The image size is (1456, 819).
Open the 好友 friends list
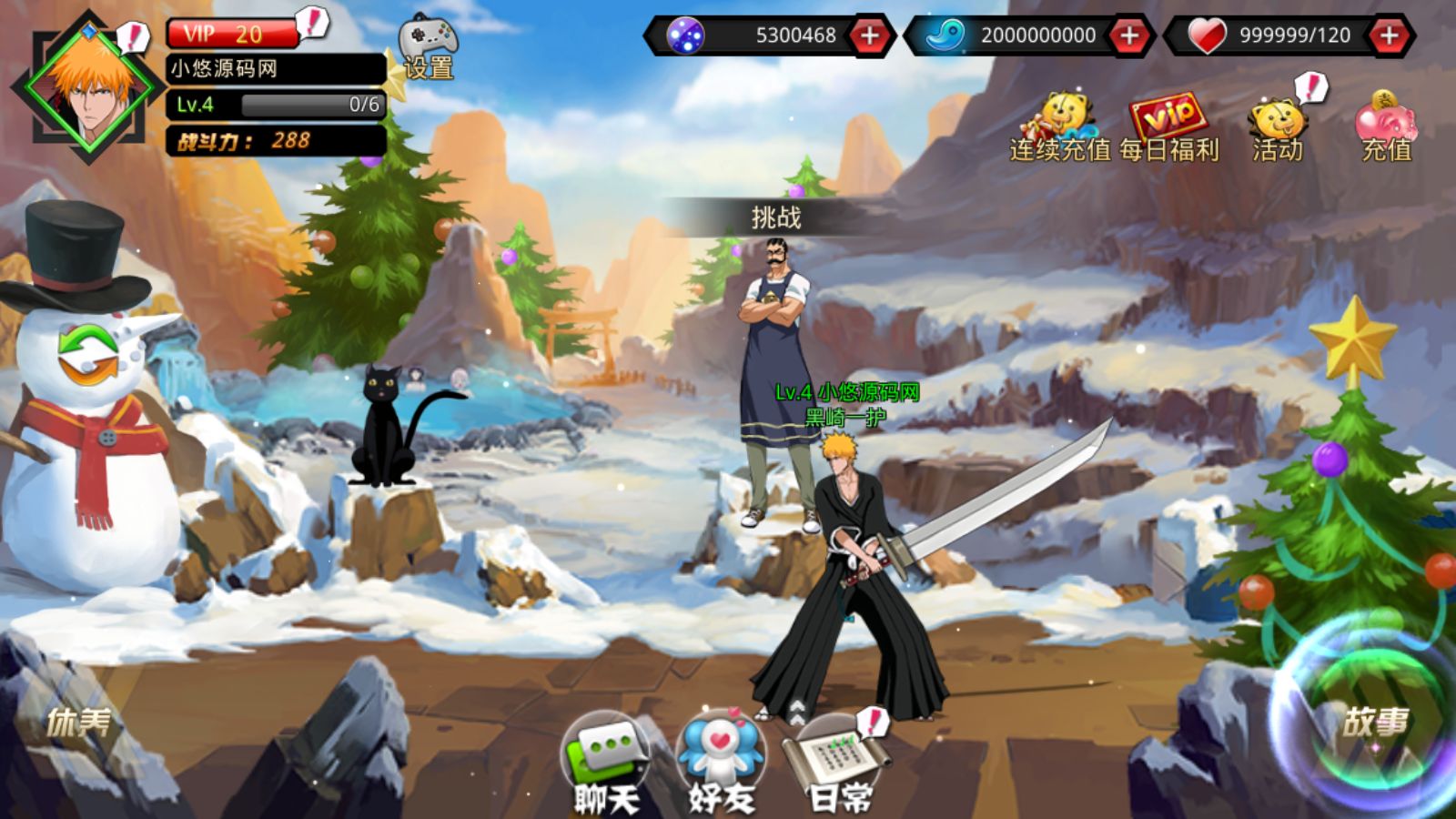[x=722, y=763]
